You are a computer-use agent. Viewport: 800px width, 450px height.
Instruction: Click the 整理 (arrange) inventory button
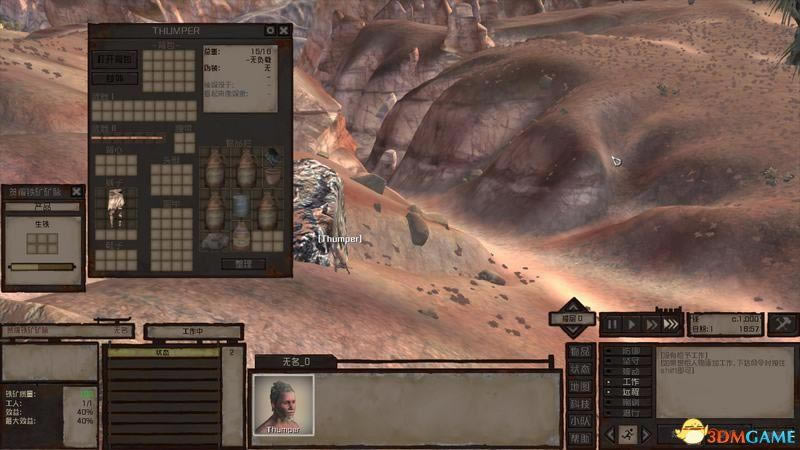[244, 264]
